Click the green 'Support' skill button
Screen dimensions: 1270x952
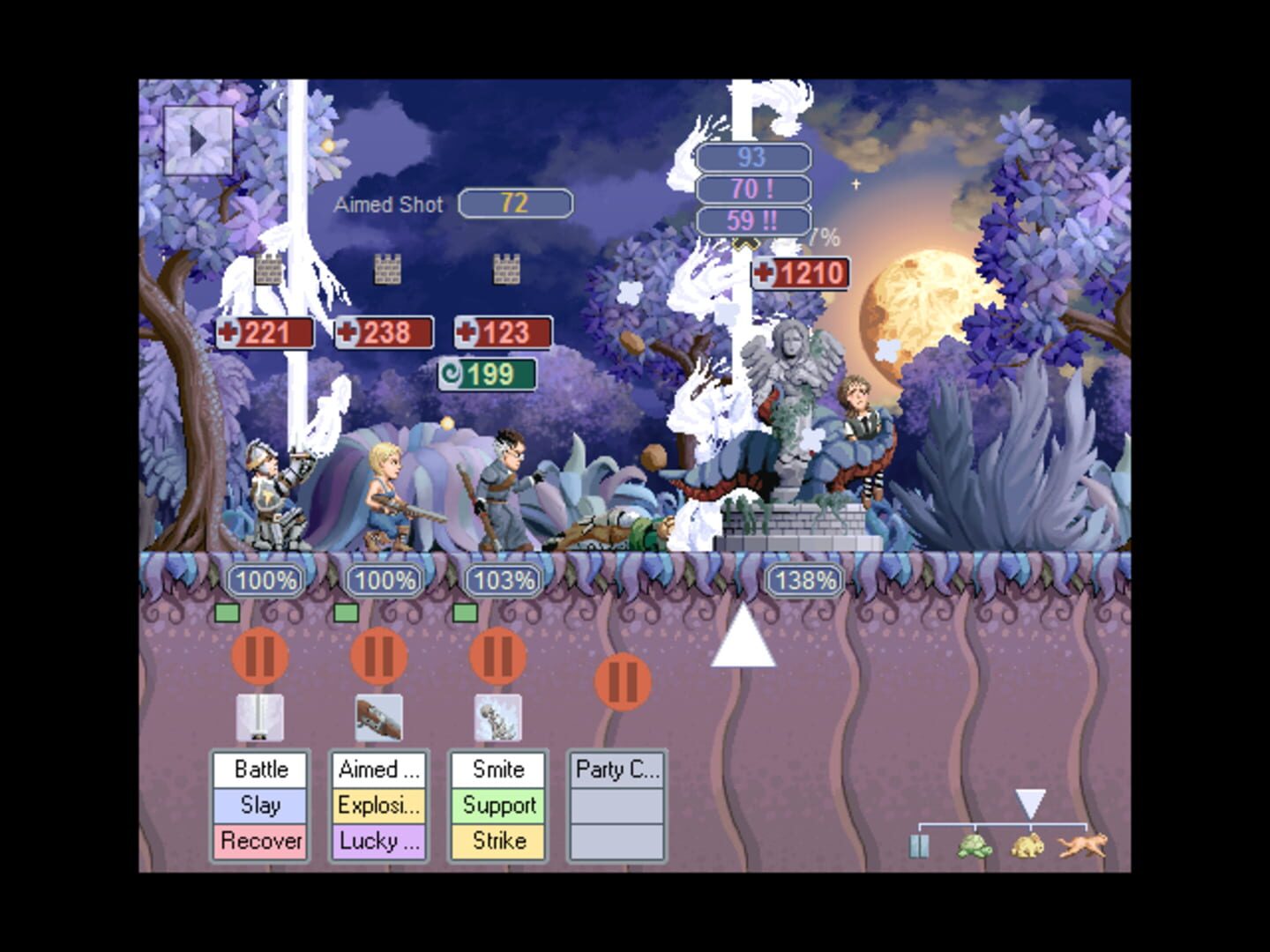pos(497,805)
